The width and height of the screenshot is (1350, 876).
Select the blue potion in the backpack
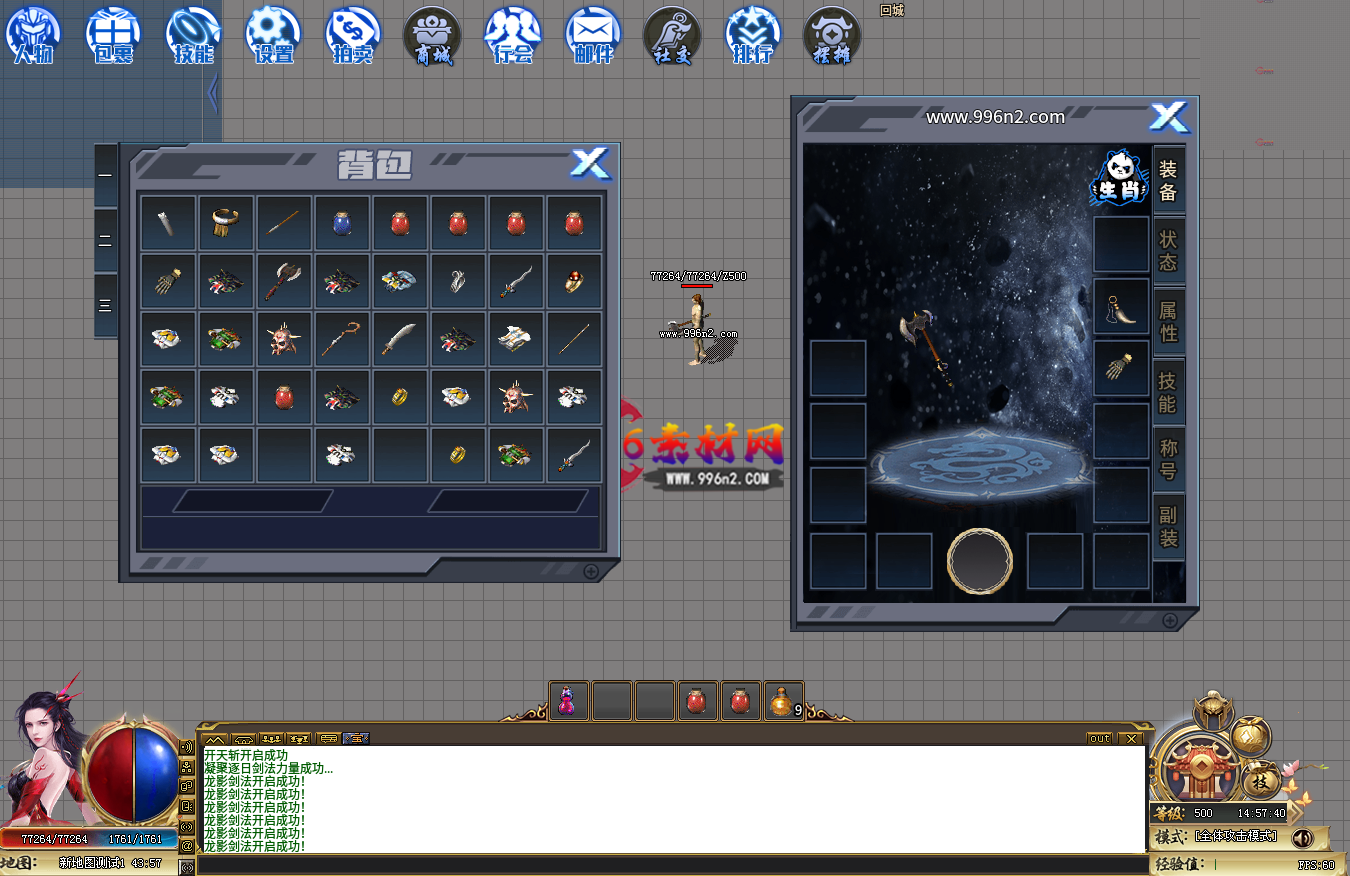[x=342, y=223]
